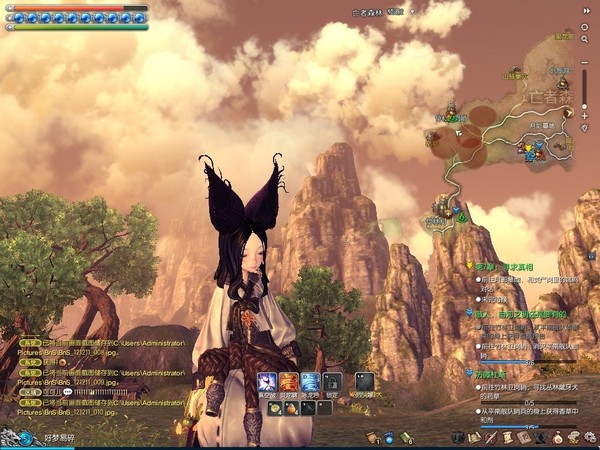Viewport: 600px width, 450px height.
Task: Select the locked skill slot with padlock
Action: 332,383
